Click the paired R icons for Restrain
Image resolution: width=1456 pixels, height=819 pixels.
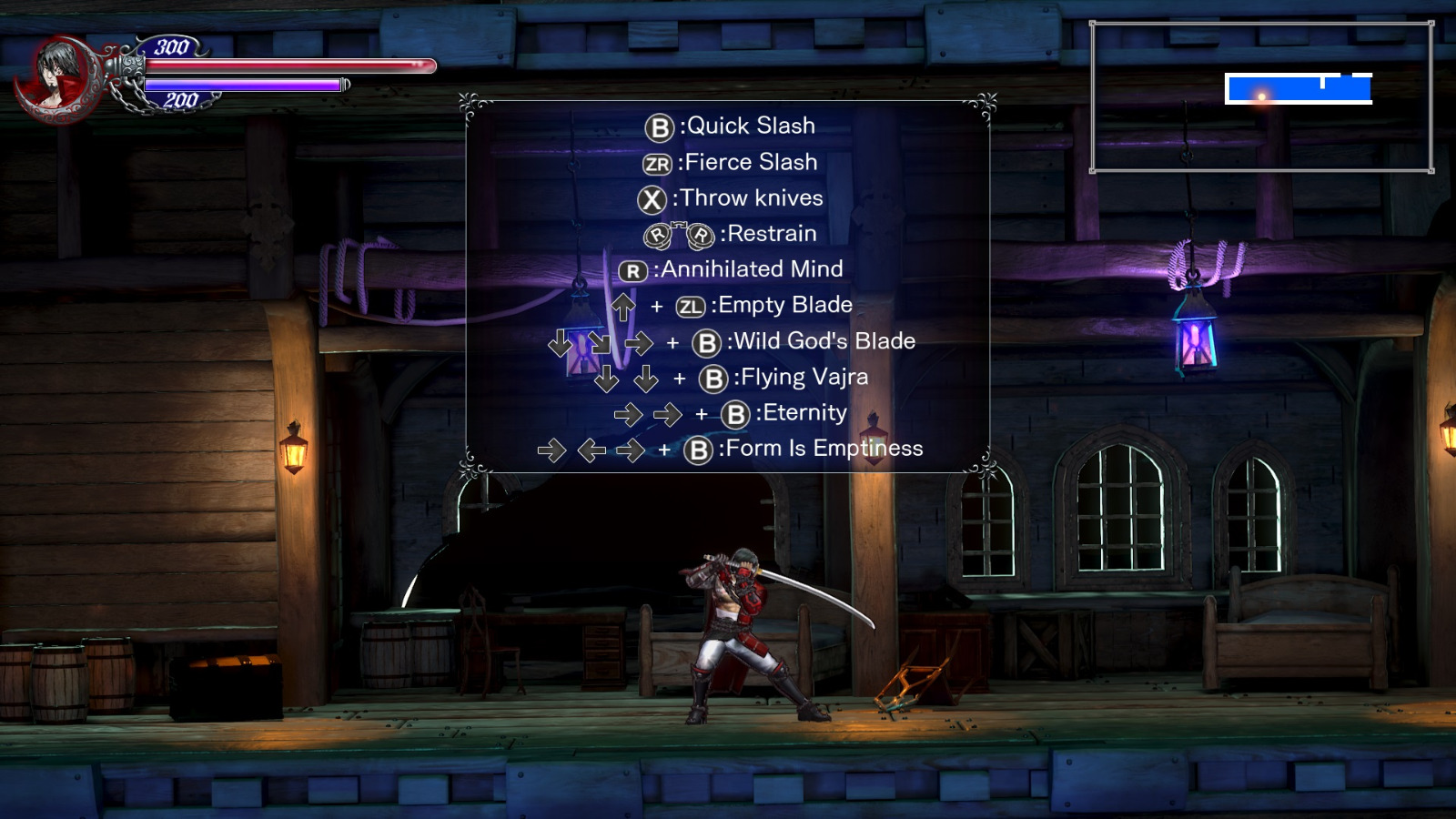pos(681,235)
